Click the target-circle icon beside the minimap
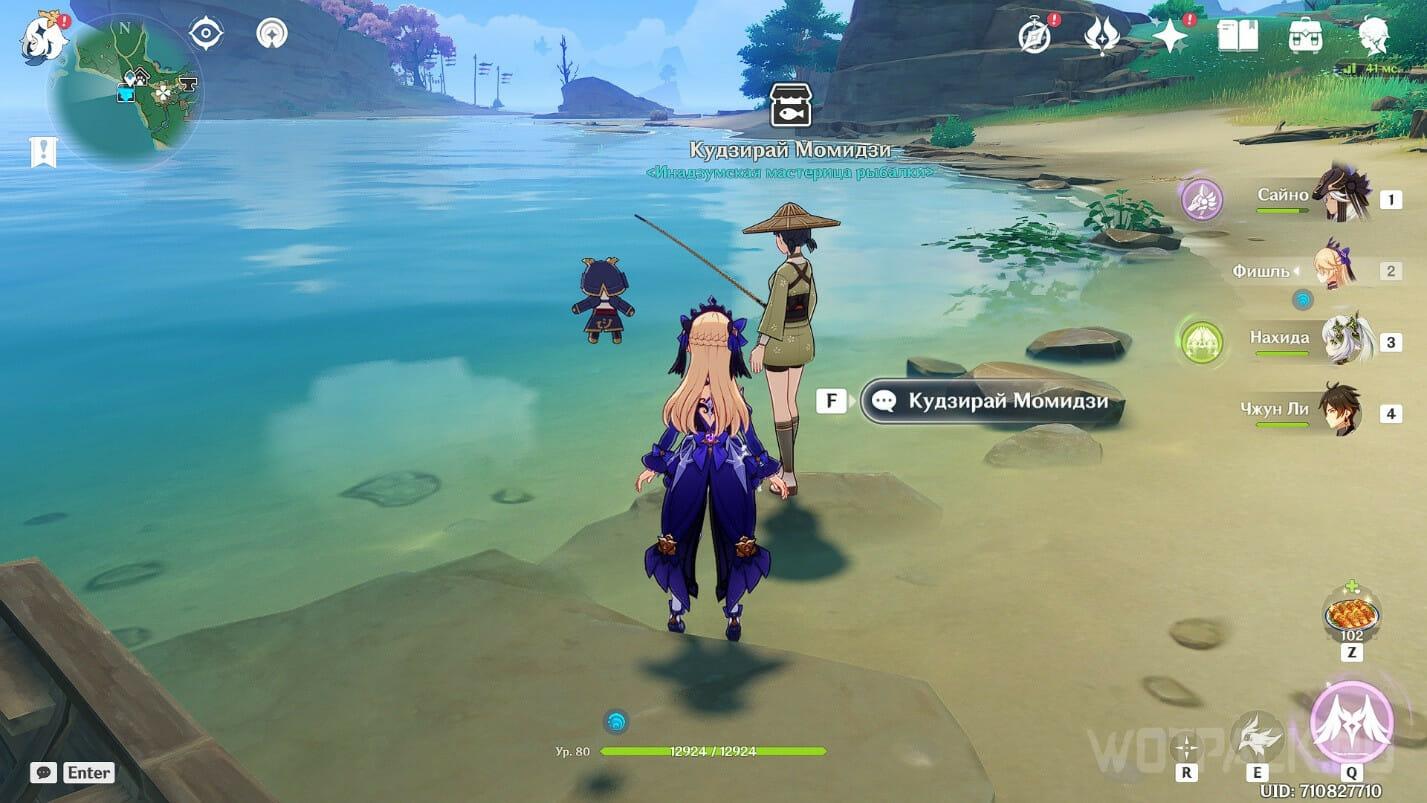 click(206, 34)
